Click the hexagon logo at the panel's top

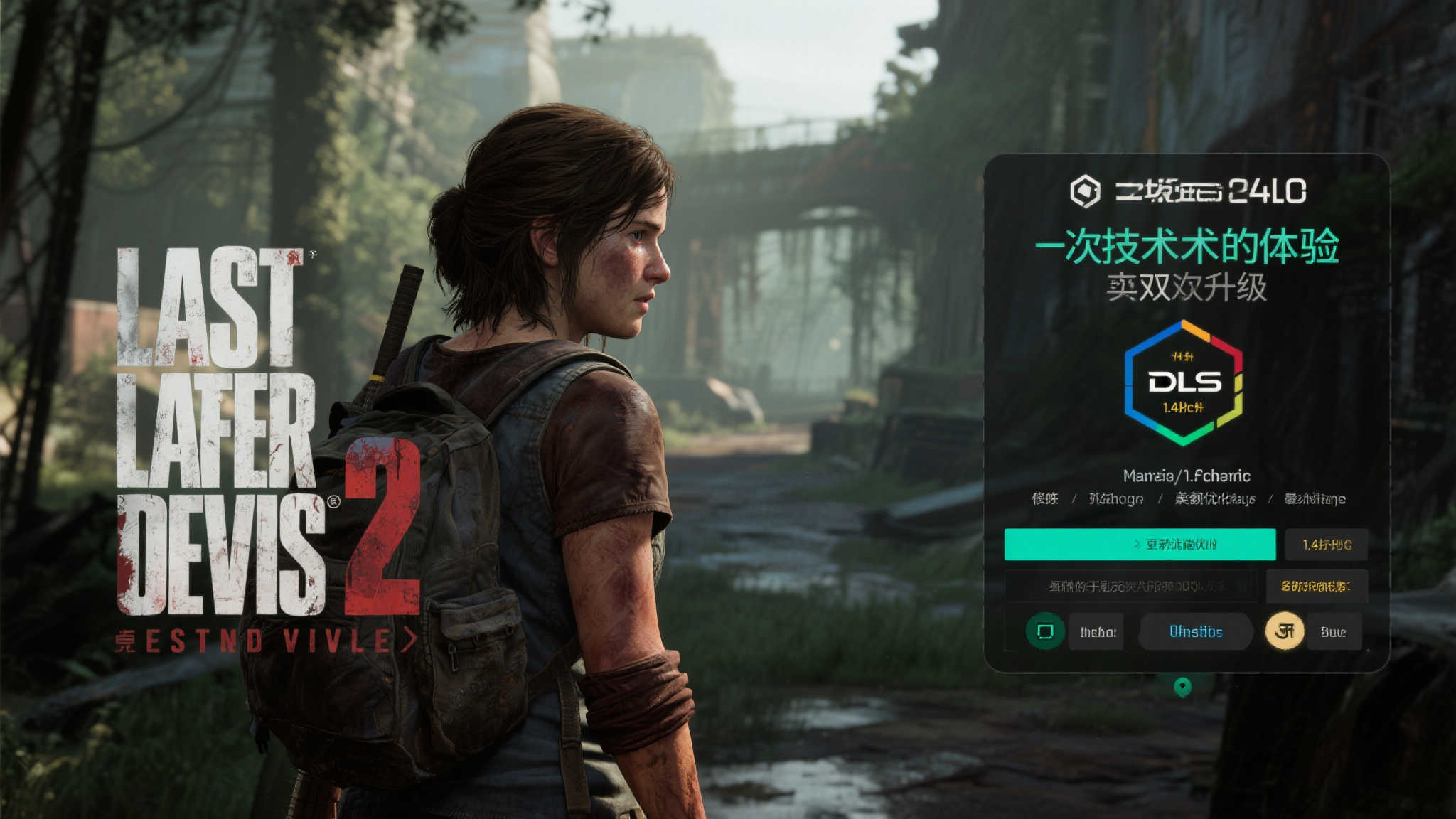click(1085, 191)
